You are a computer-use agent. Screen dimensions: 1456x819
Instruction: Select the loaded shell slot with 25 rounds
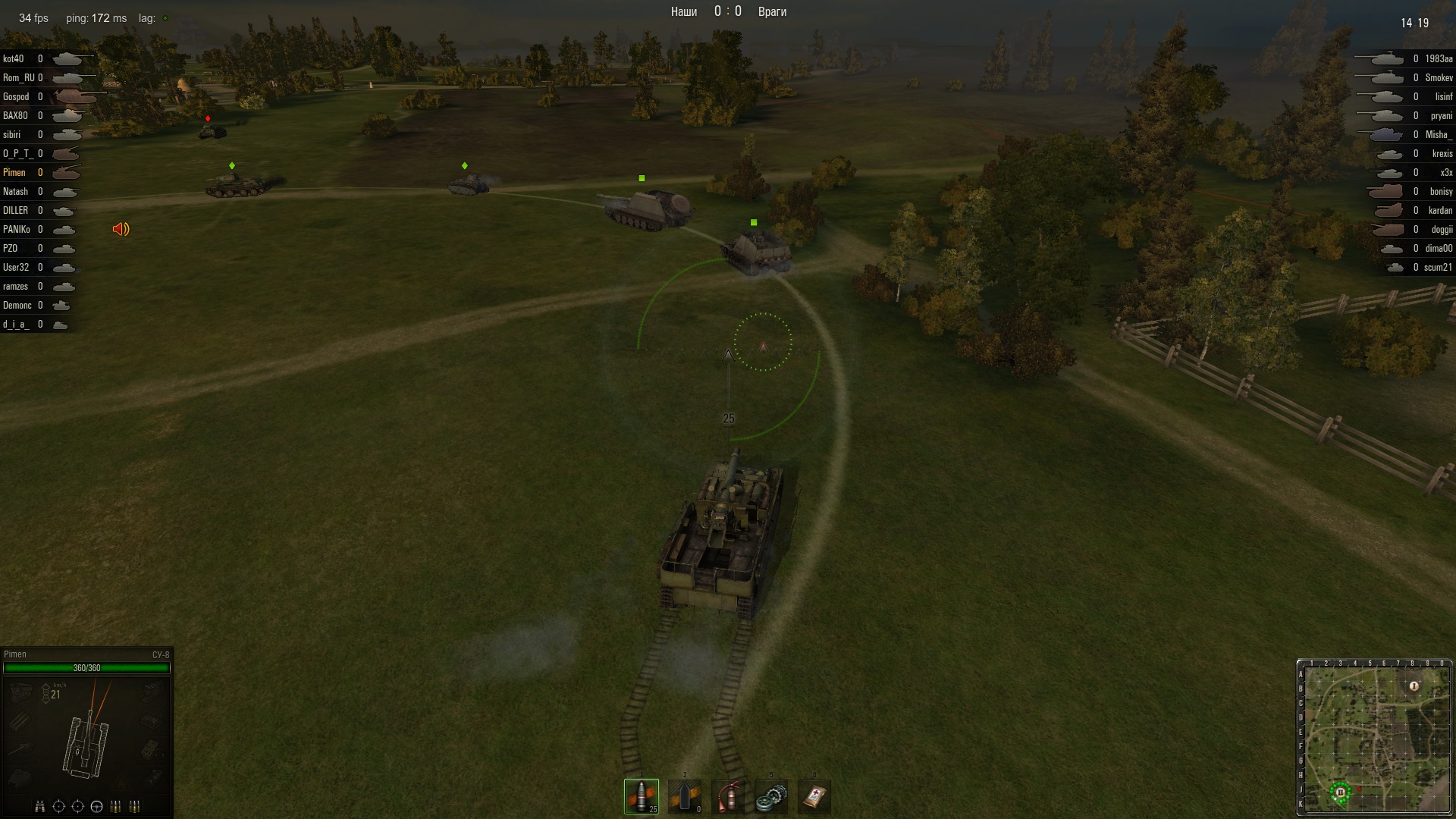point(642,796)
